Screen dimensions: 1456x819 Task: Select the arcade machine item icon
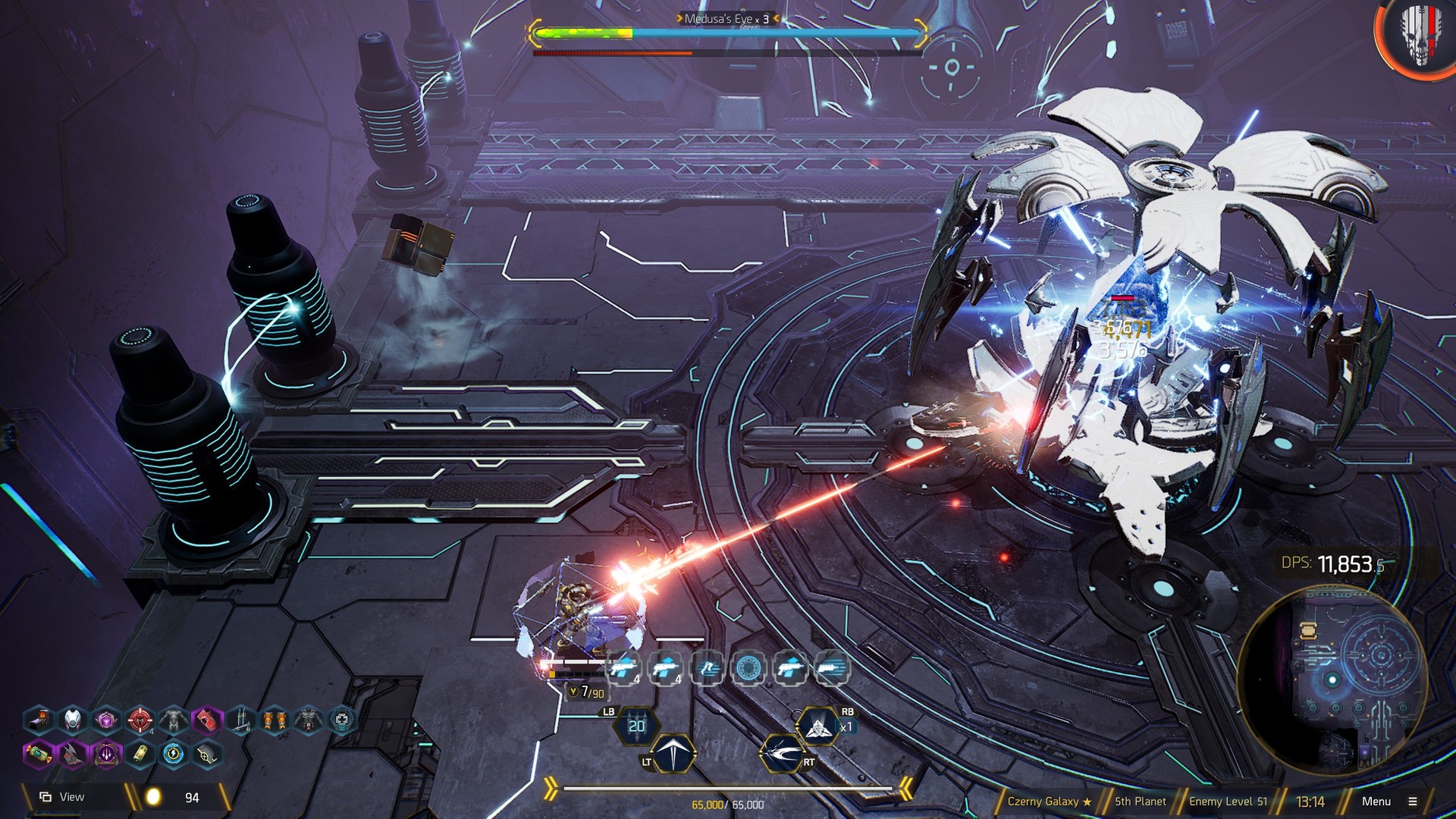pos(39,719)
